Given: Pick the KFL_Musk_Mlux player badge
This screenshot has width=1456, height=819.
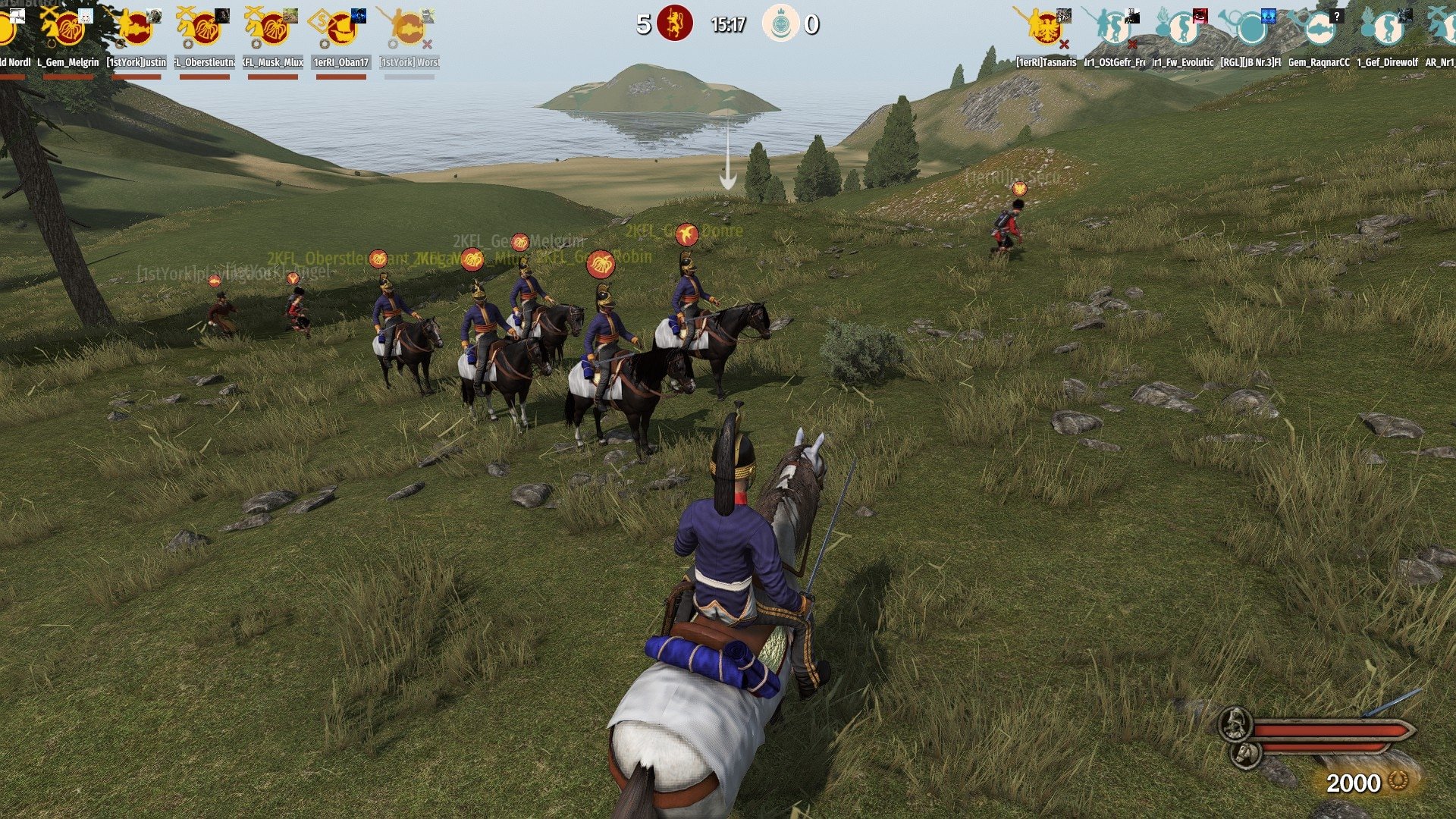Looking at the screenshot, I should (x=273, y=29).
